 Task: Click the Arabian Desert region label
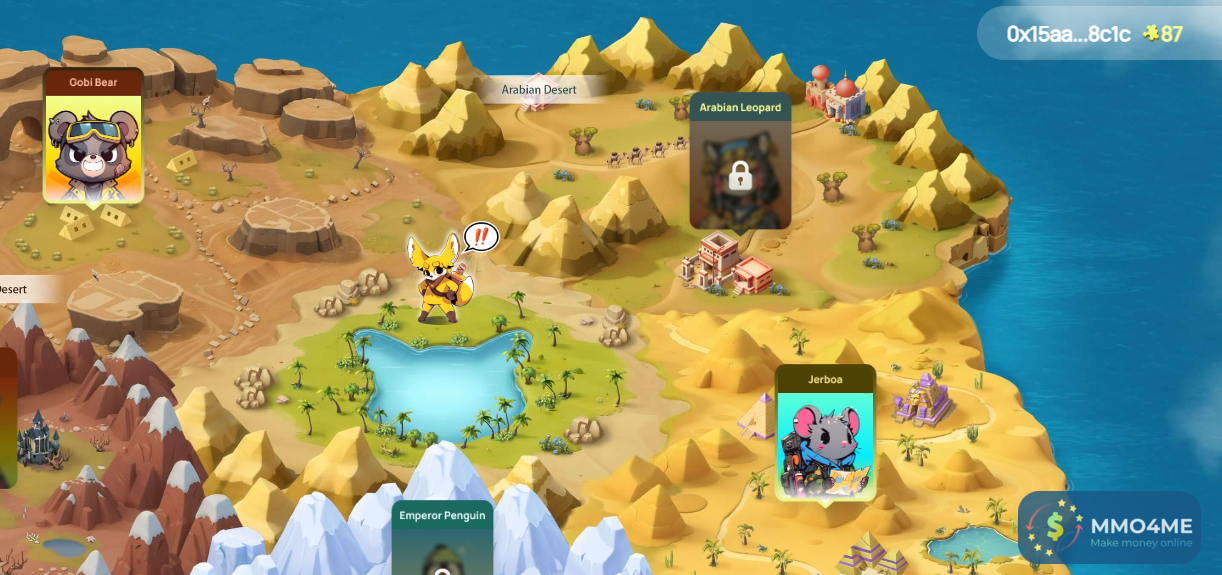(539, 89)
